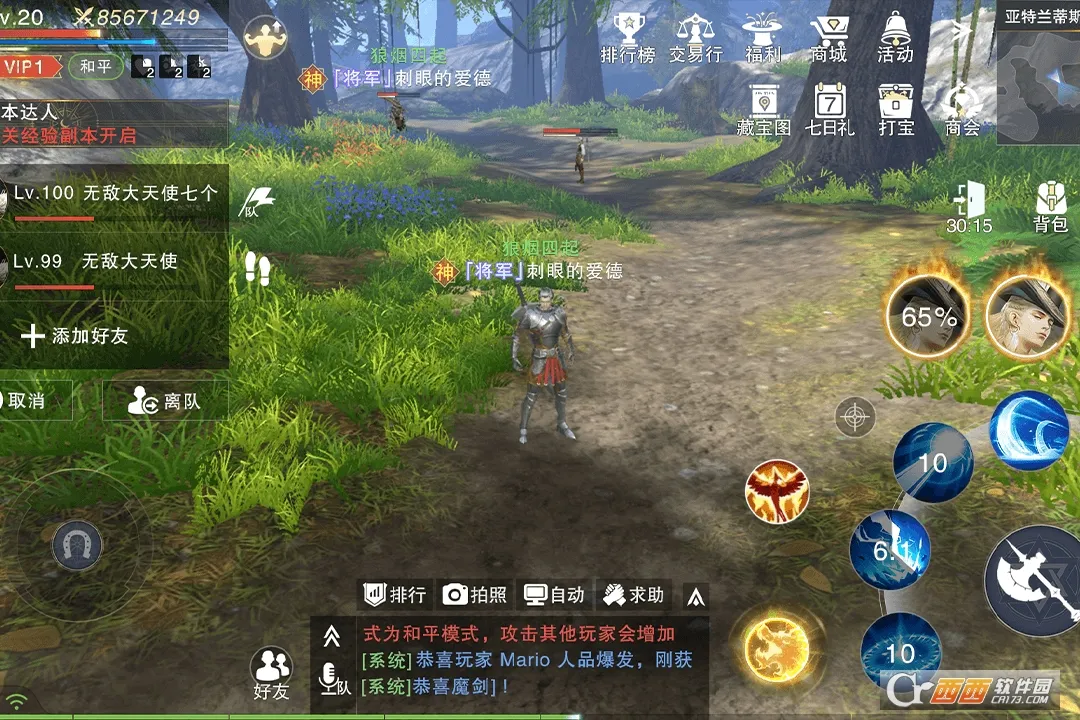Open the 背包 backpack
This screenshot has width=1080, height=720.
click(1050, 206)
